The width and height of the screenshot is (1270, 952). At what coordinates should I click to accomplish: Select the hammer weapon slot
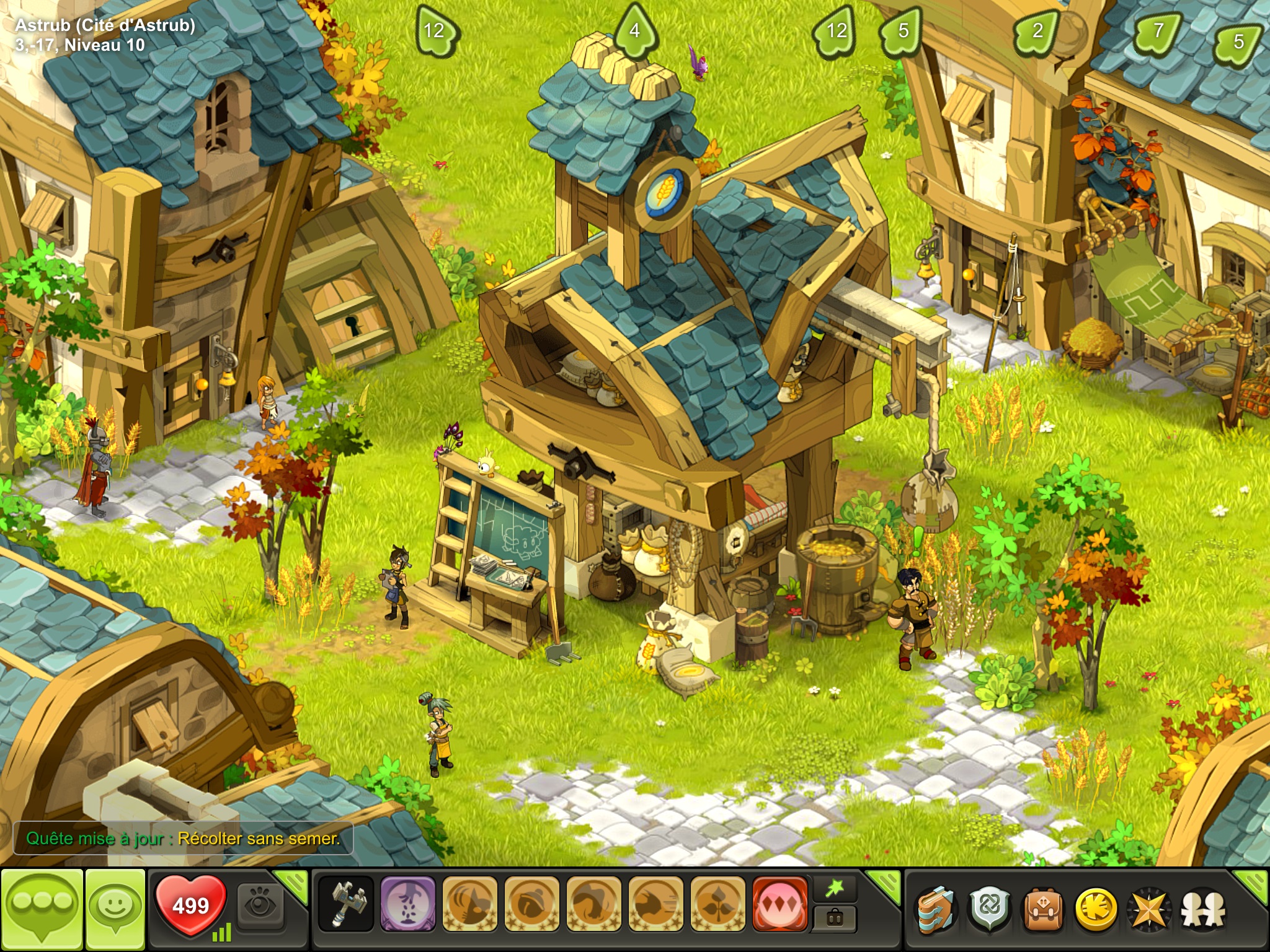click(x=345, y=905)
